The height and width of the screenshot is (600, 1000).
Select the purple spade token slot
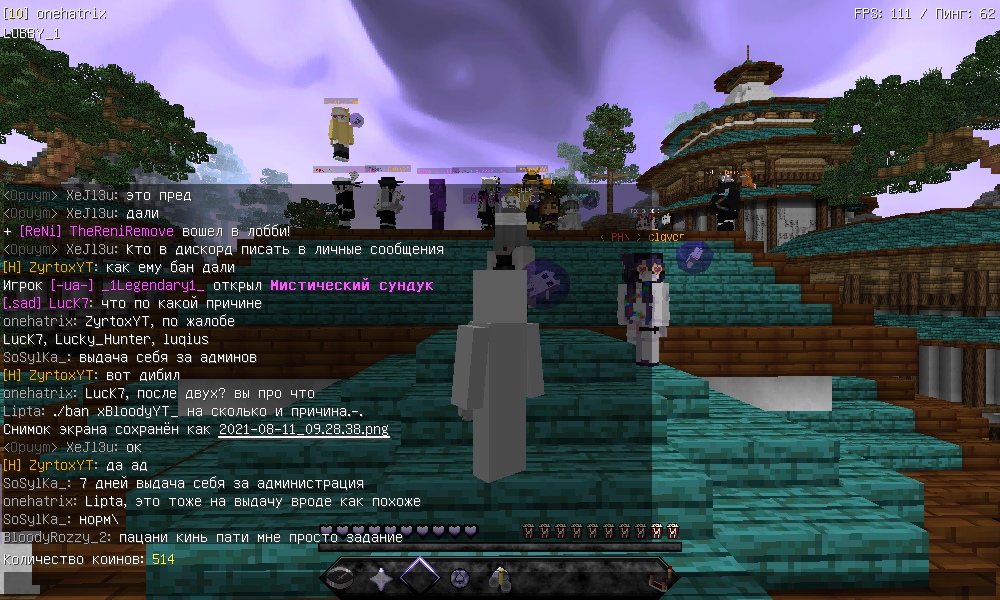(x=460, y=578)
